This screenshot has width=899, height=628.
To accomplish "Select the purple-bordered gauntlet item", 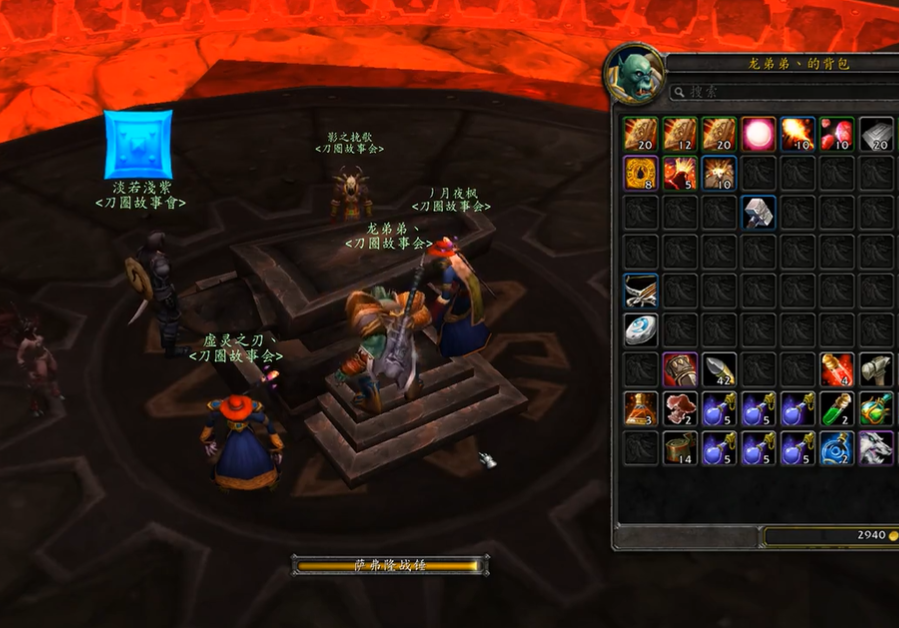I will click(680, 369).
